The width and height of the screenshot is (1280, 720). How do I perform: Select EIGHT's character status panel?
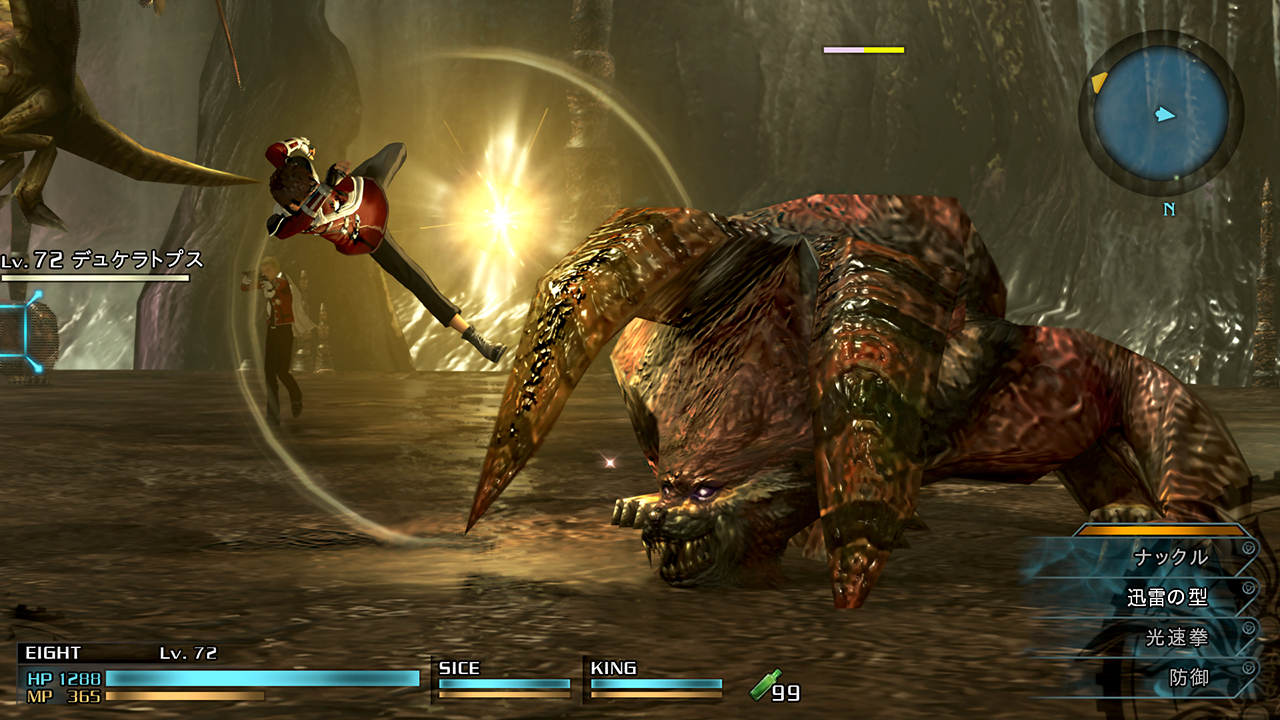[x=220, y=674]
